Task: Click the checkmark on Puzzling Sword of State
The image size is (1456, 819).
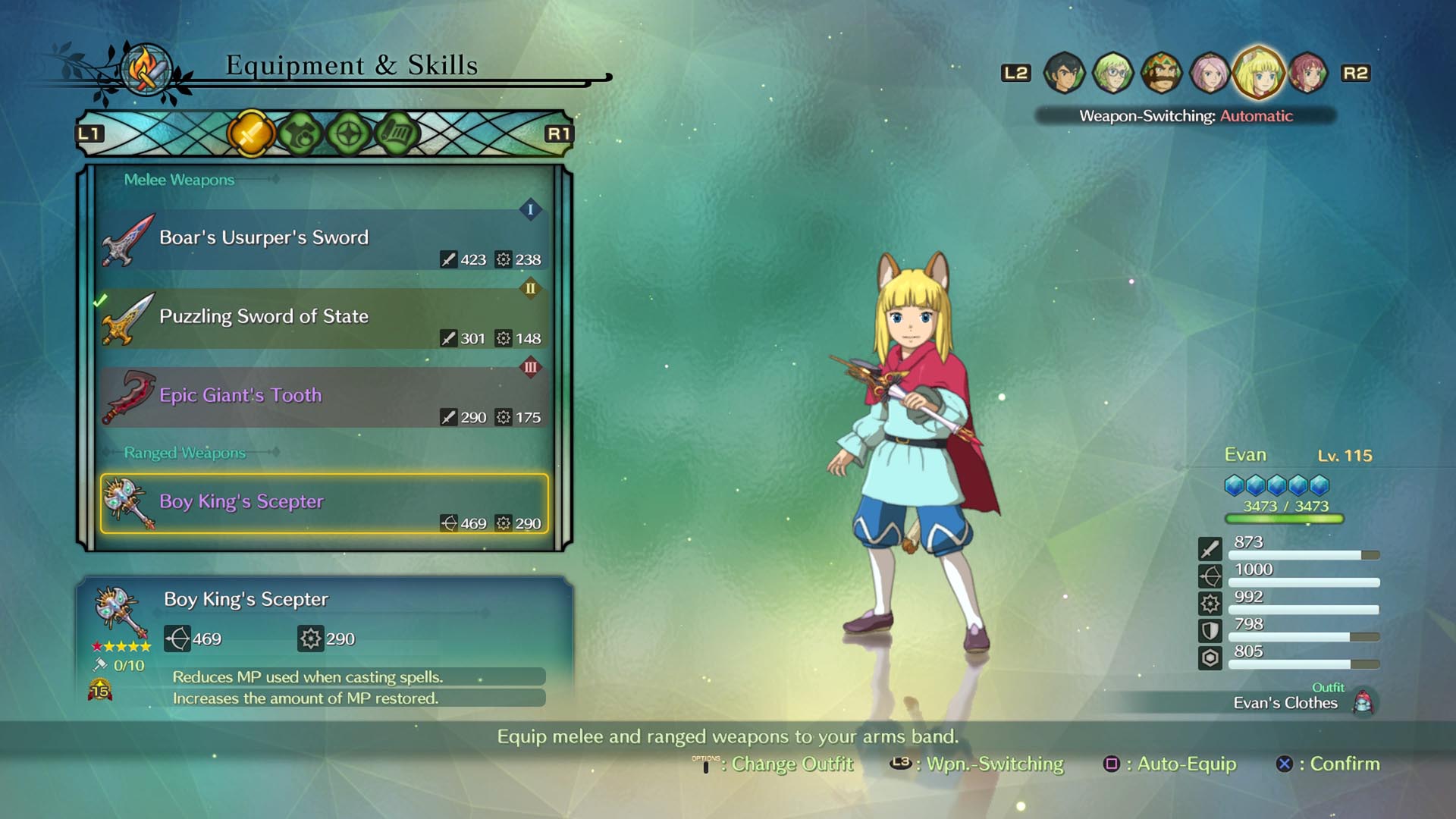Action: point(99,301)
